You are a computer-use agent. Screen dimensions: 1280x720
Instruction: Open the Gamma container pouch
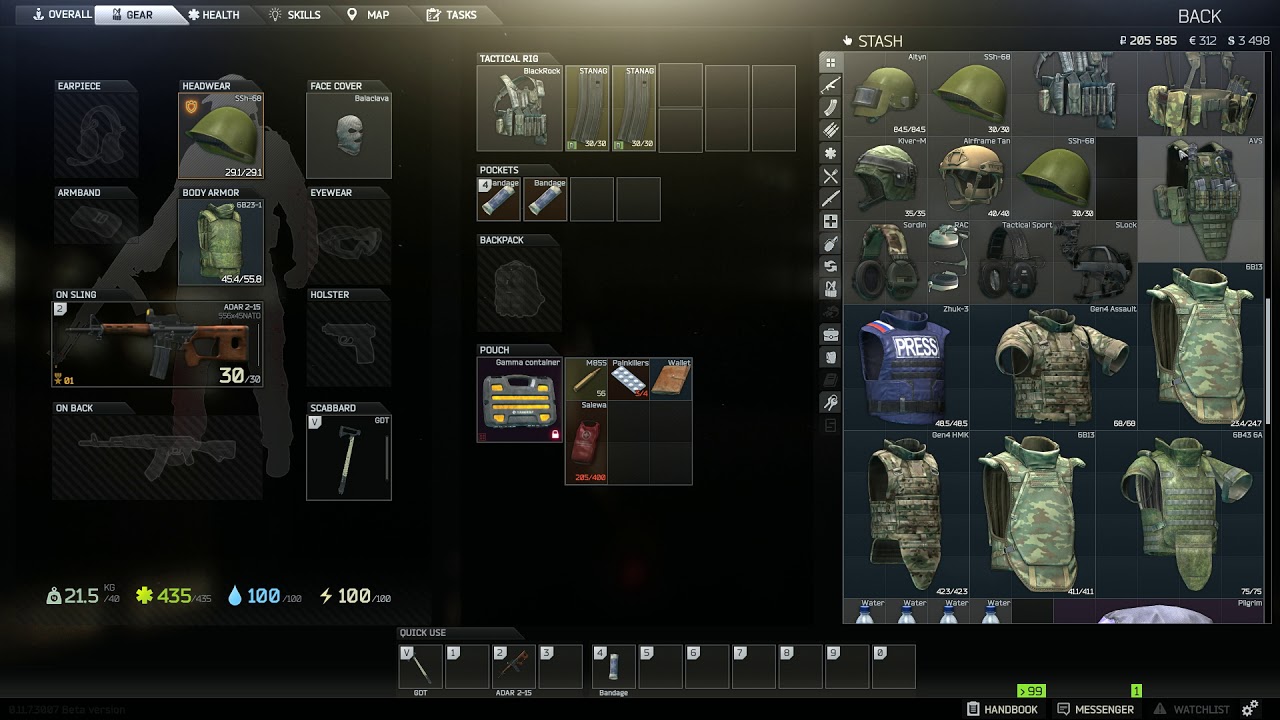point(520,399)
